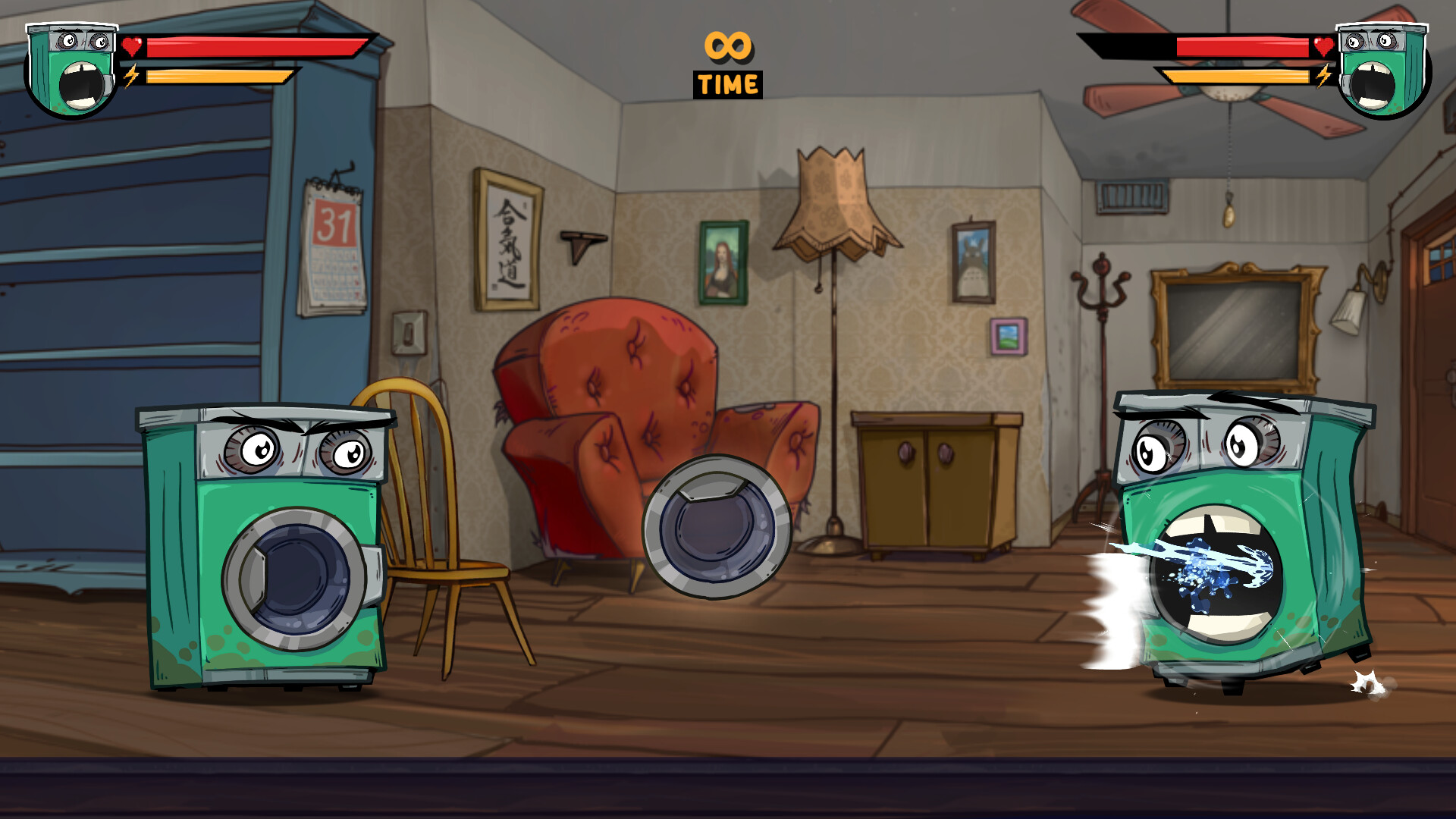1456x819 pixels.
Task: Click the TIME label at the top
Action: click(x=726, y=83)
